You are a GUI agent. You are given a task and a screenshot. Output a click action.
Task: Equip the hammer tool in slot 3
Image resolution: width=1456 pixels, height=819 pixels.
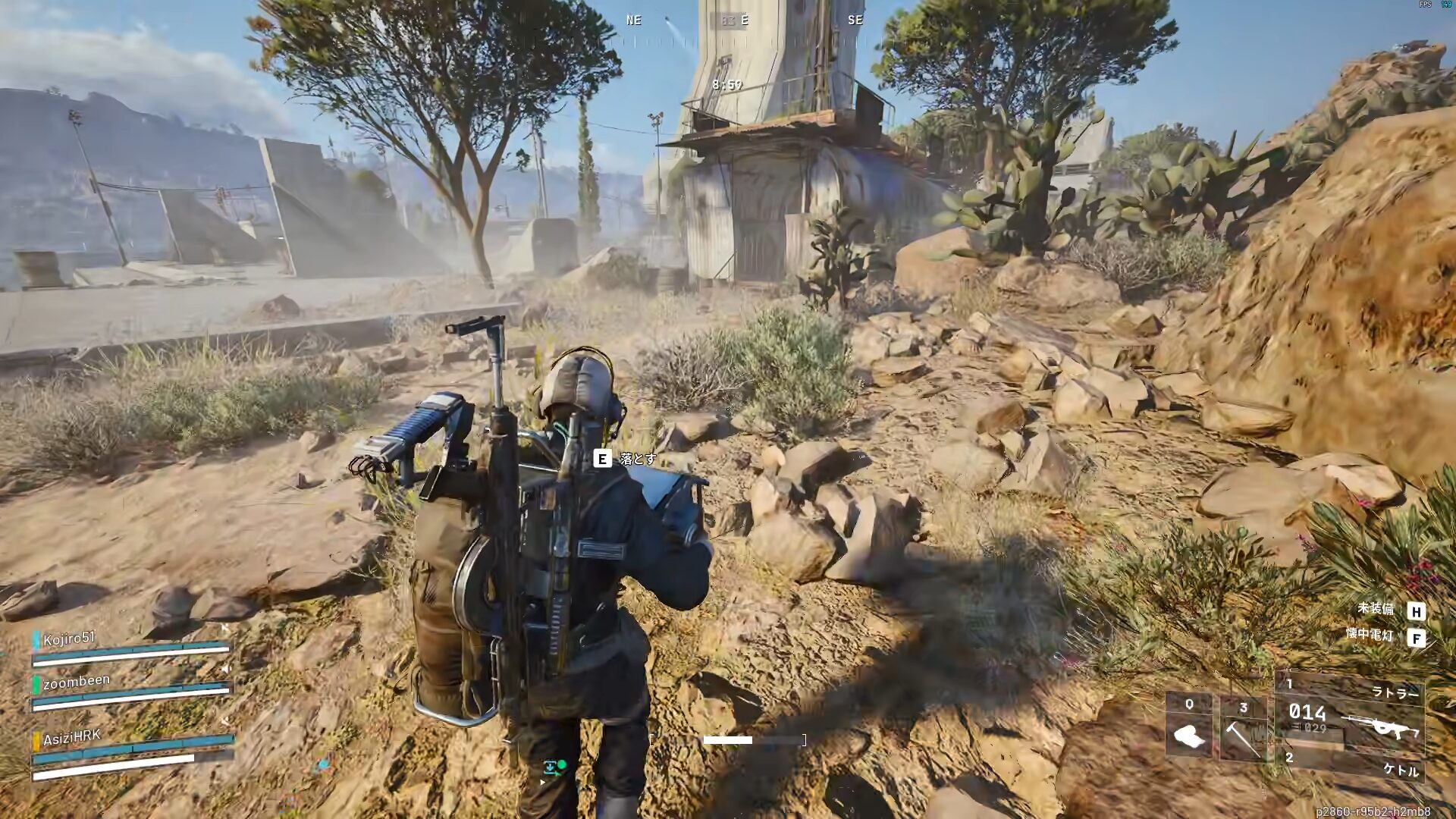tap(1243, 730)
